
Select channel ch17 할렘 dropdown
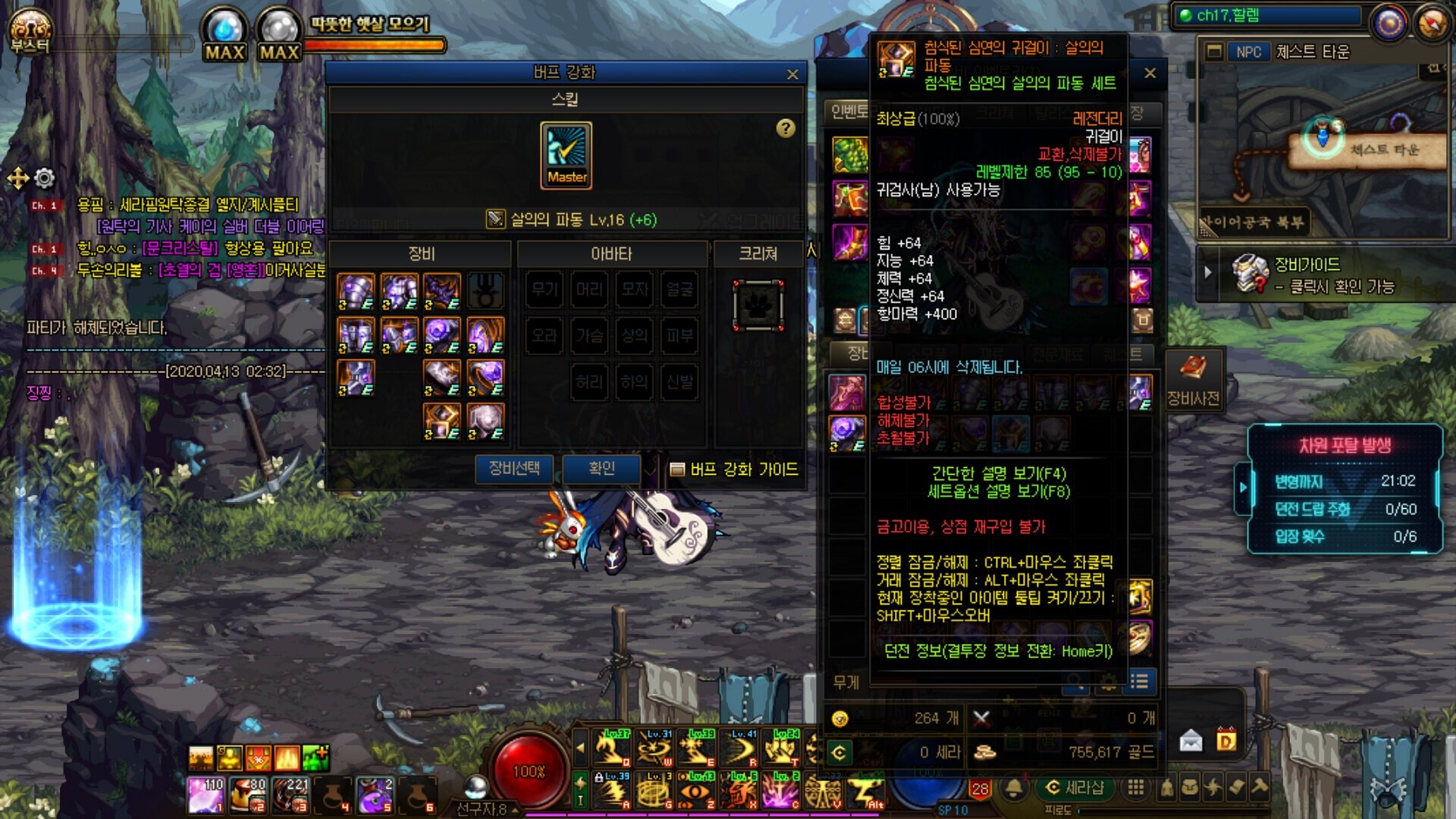[1268, 15]
